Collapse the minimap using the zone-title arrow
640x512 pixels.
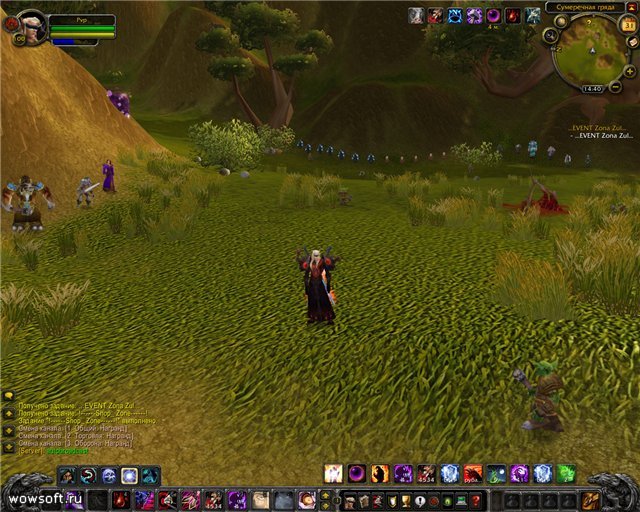pyautogui.click(x=632, y=7)
